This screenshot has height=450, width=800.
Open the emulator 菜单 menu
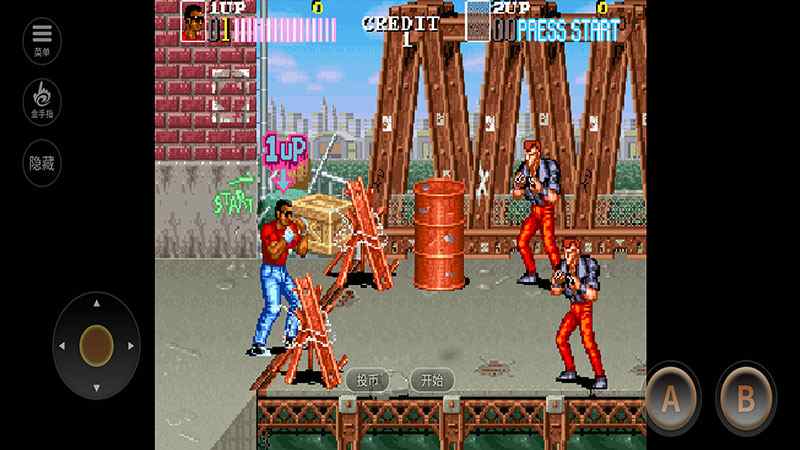point(42,41)
